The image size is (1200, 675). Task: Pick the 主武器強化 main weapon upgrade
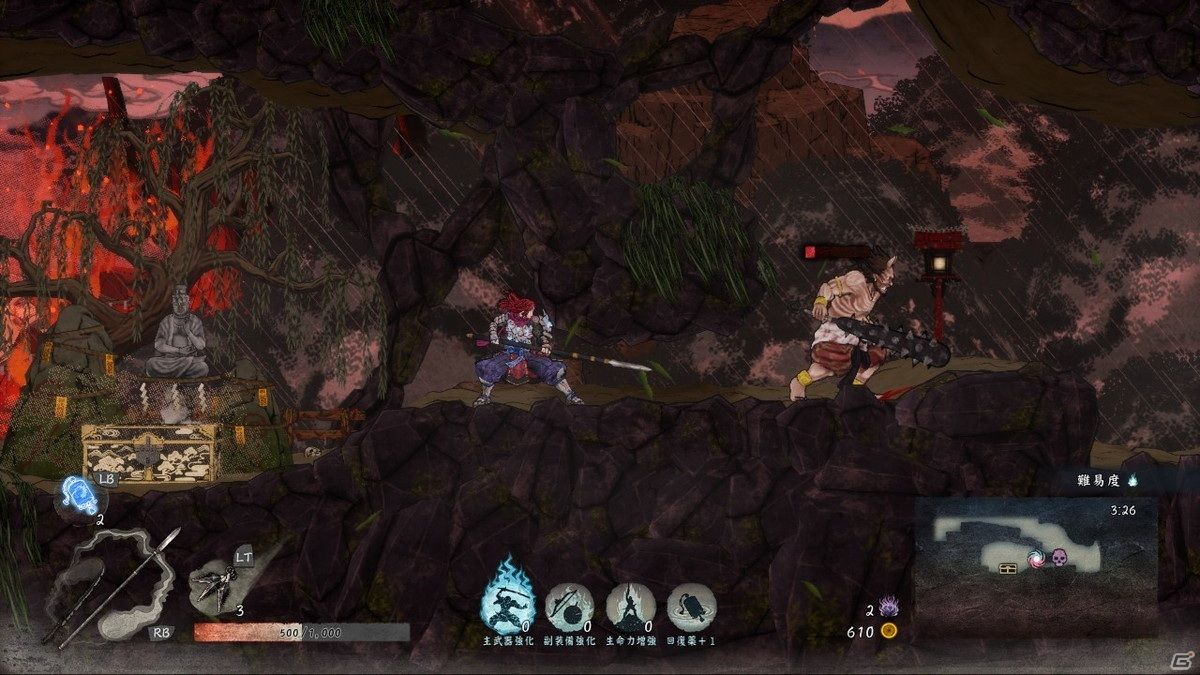[509, 603]
